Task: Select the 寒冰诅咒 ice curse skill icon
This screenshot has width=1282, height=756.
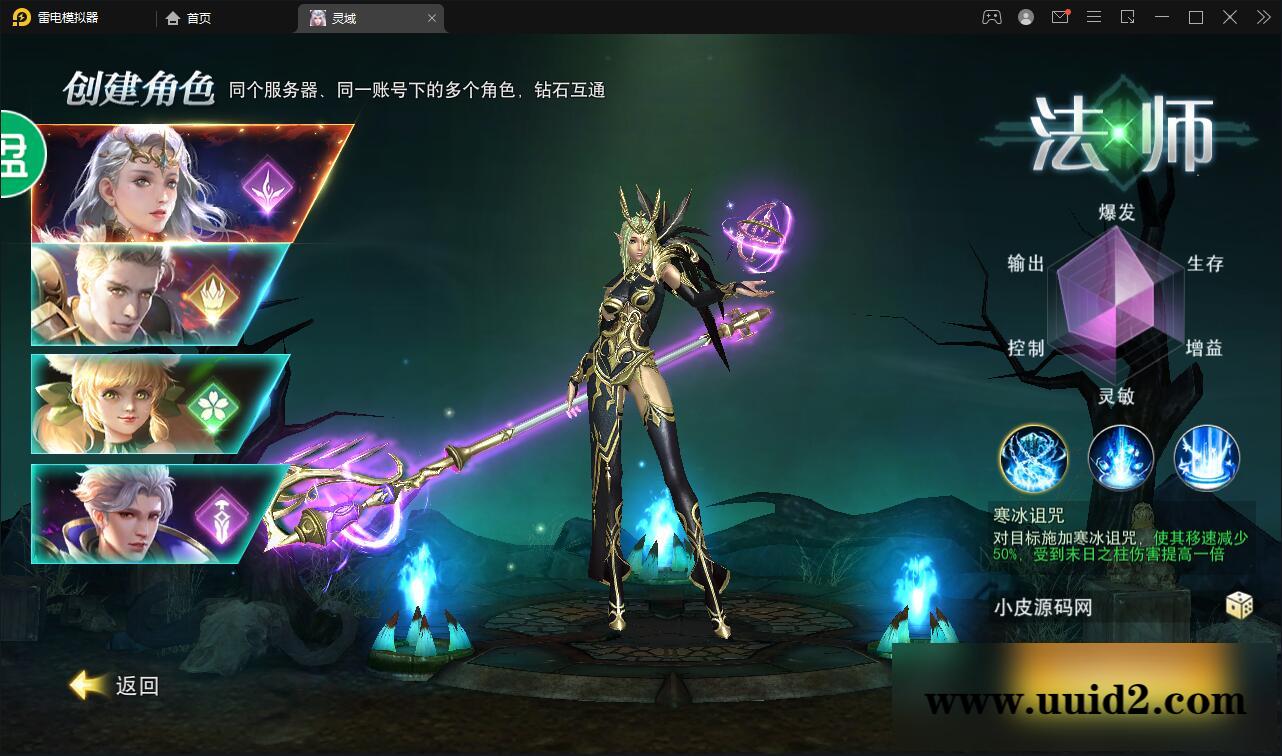Action: tap(1033, 458)
